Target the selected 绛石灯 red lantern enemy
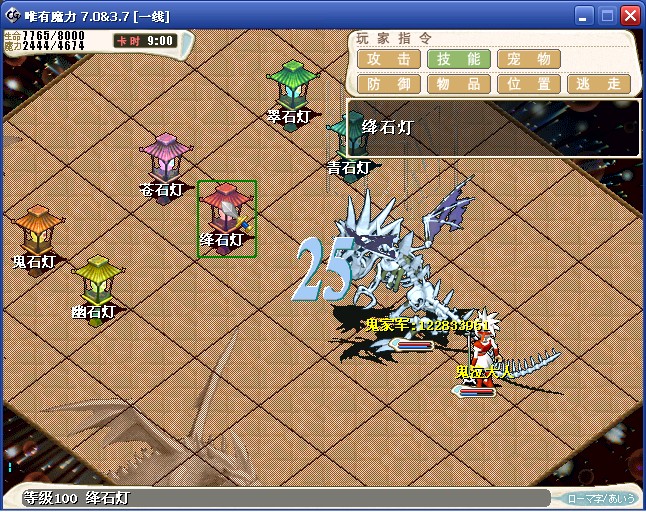Screen dimensions: 646x512 226,213
